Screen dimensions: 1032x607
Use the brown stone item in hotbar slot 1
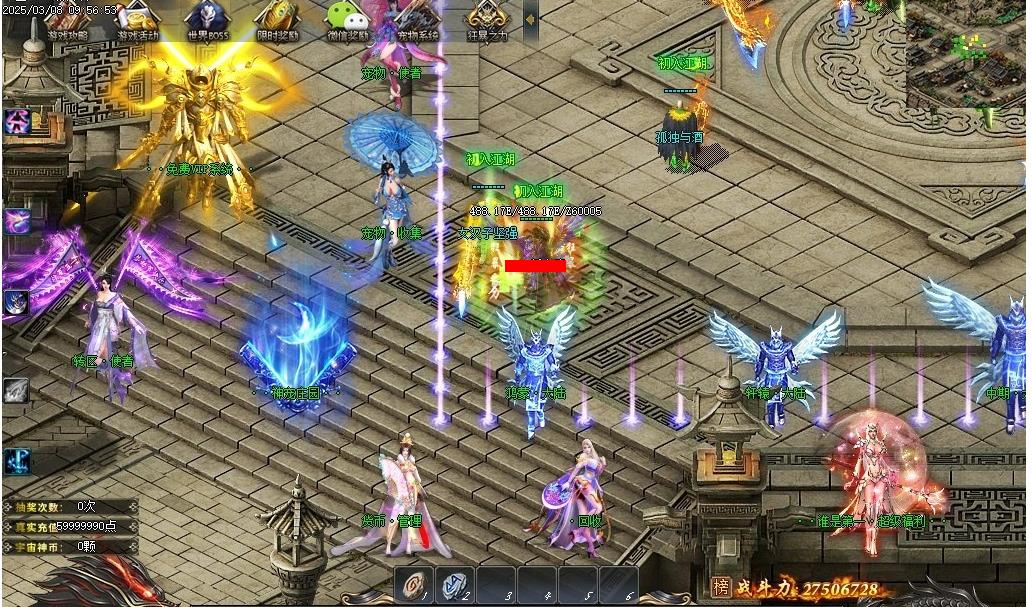pos(415,584)
